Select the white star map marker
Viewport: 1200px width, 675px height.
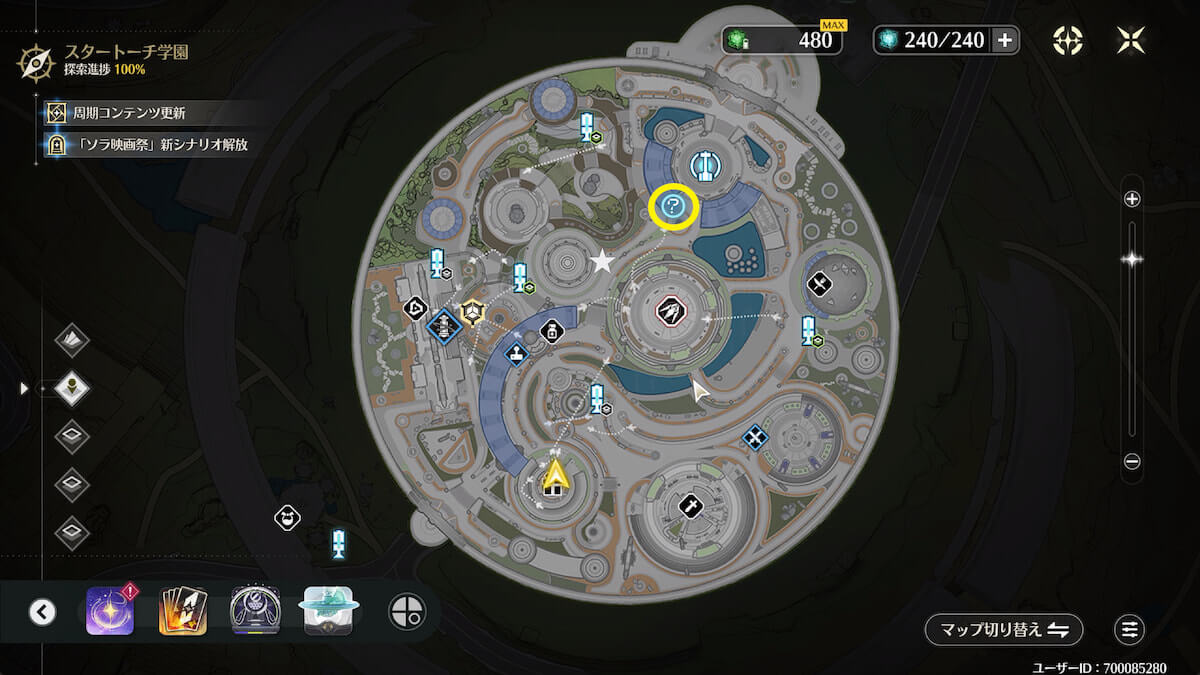coord(602,262)
